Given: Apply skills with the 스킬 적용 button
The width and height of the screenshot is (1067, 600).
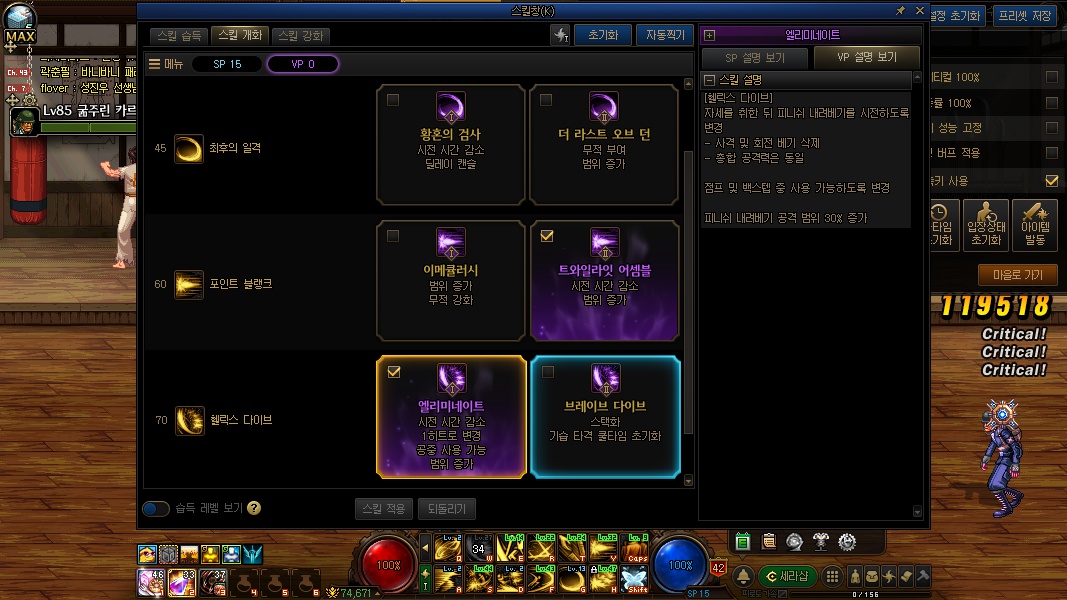Looking at the screenshot, I should (x=383, y=509).
